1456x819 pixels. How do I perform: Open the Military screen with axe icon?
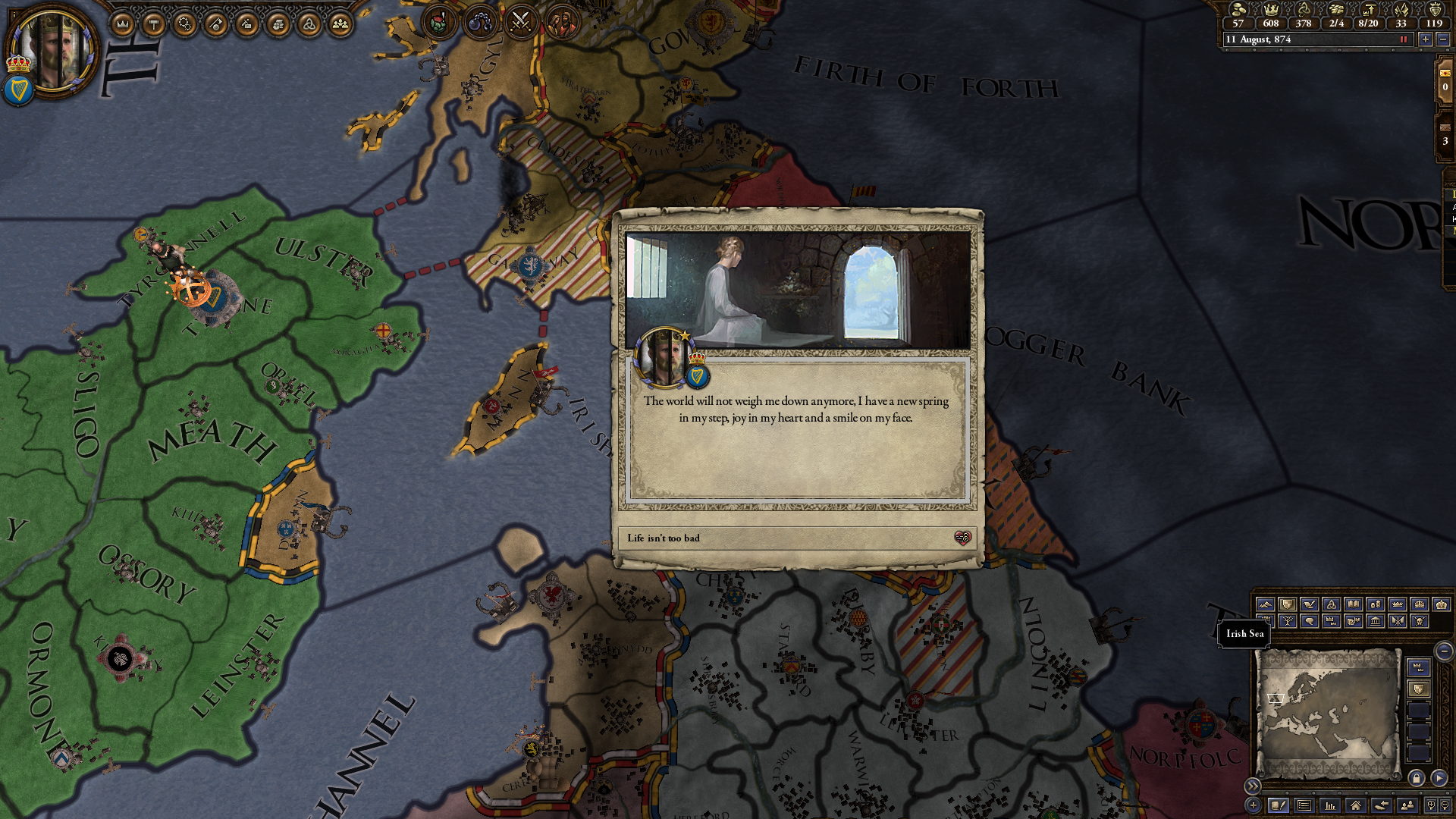click(x=215, y=23)
